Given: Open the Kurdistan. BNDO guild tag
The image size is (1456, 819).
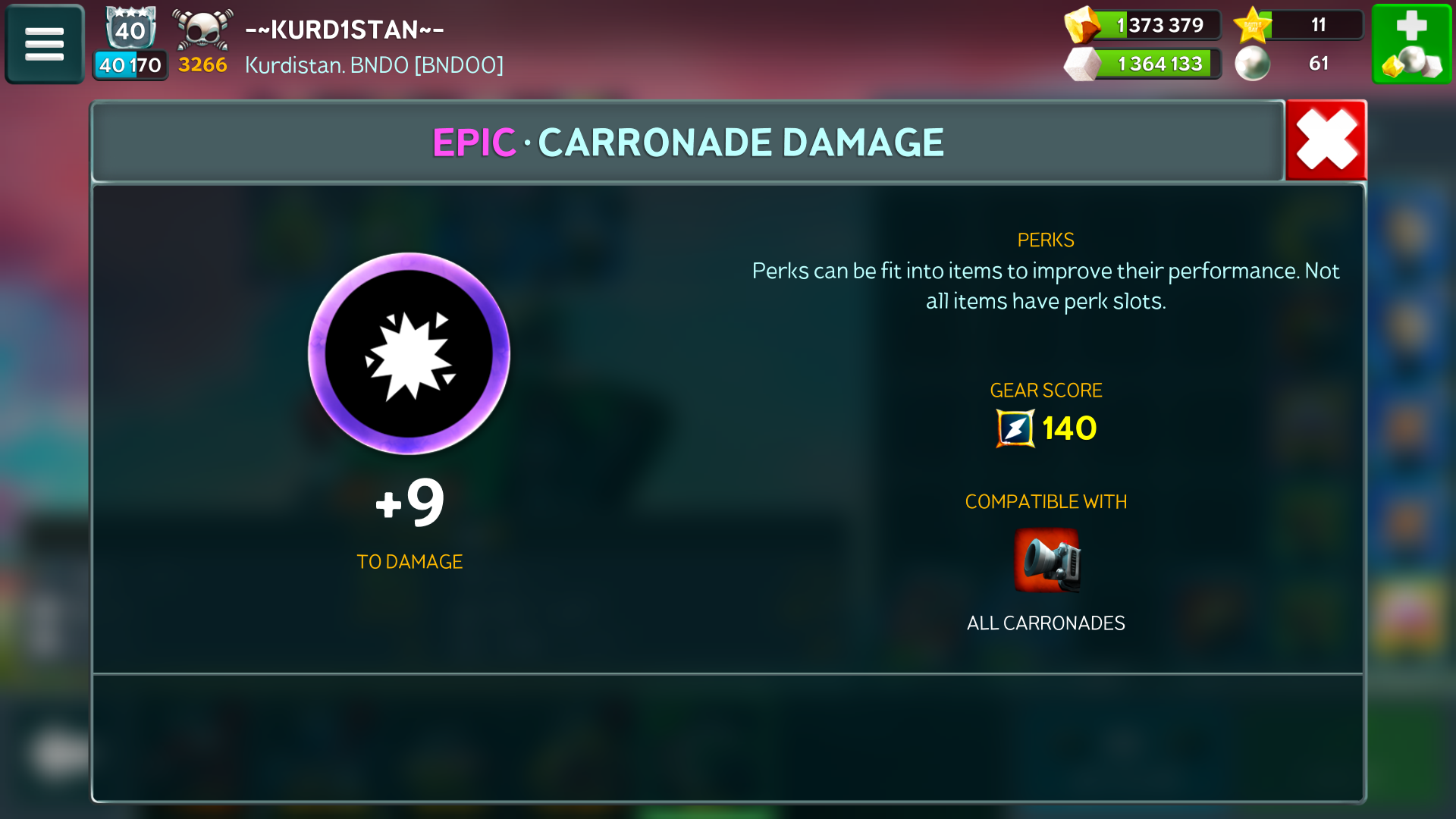Looking at the screenshot, I should [x=374, y=65].
